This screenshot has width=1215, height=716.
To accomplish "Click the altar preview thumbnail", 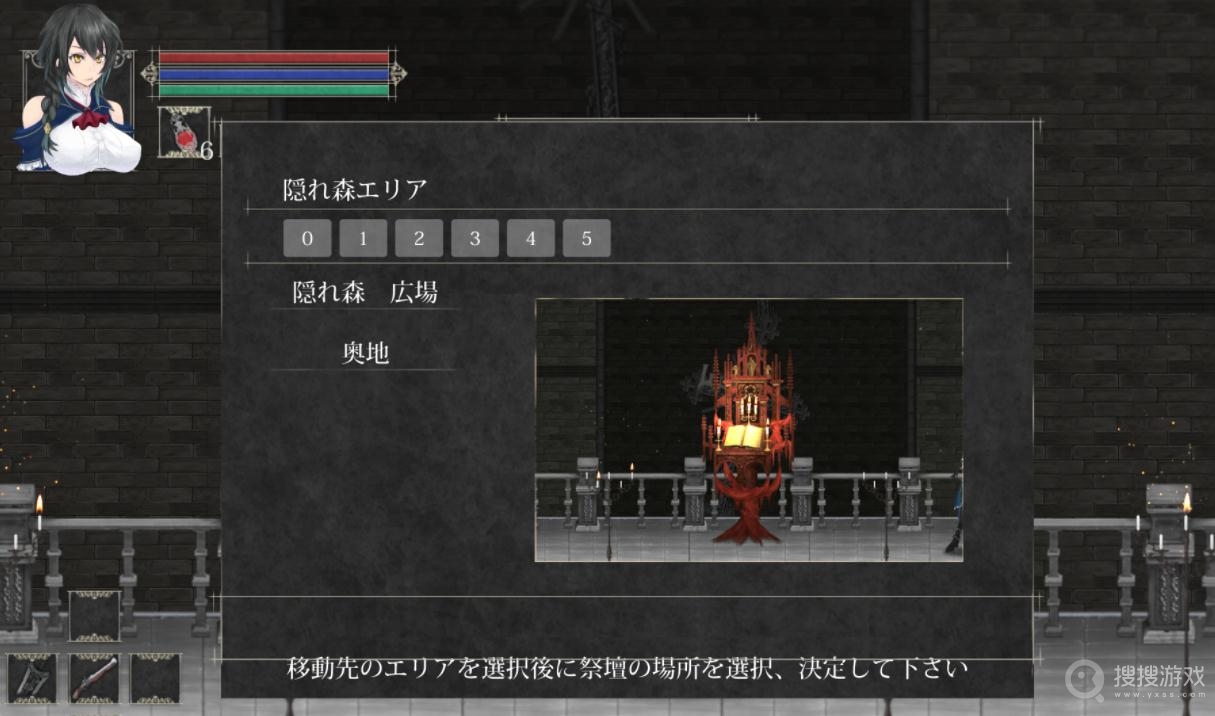I will (749, 430).
